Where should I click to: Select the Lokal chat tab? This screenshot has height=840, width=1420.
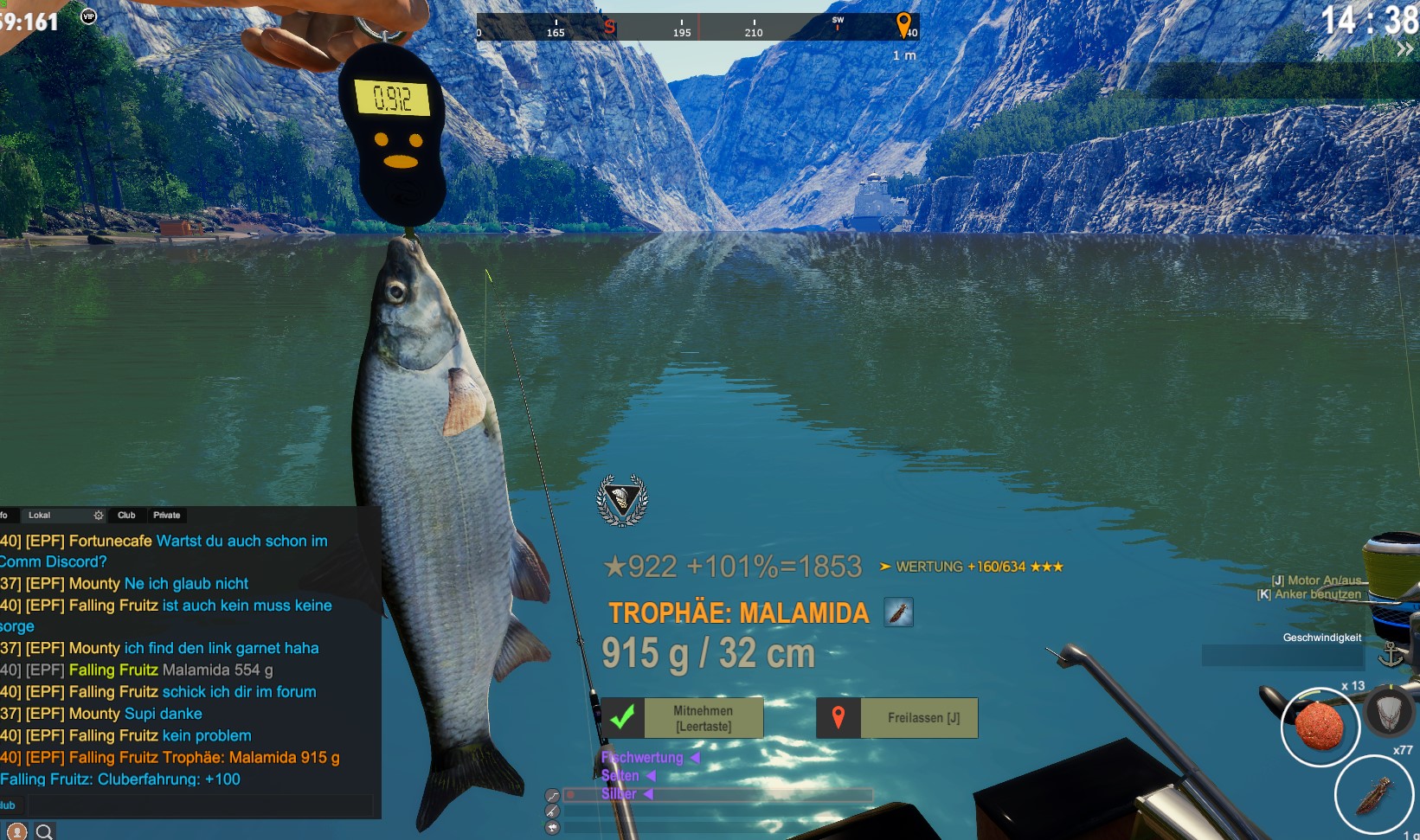click(x=40, y=515)
